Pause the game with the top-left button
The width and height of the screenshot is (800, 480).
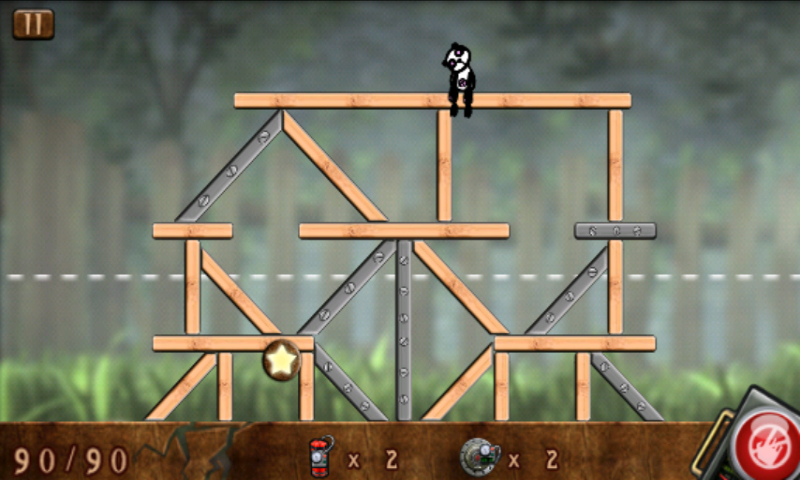pyautogui.click(x=33, y=24)
